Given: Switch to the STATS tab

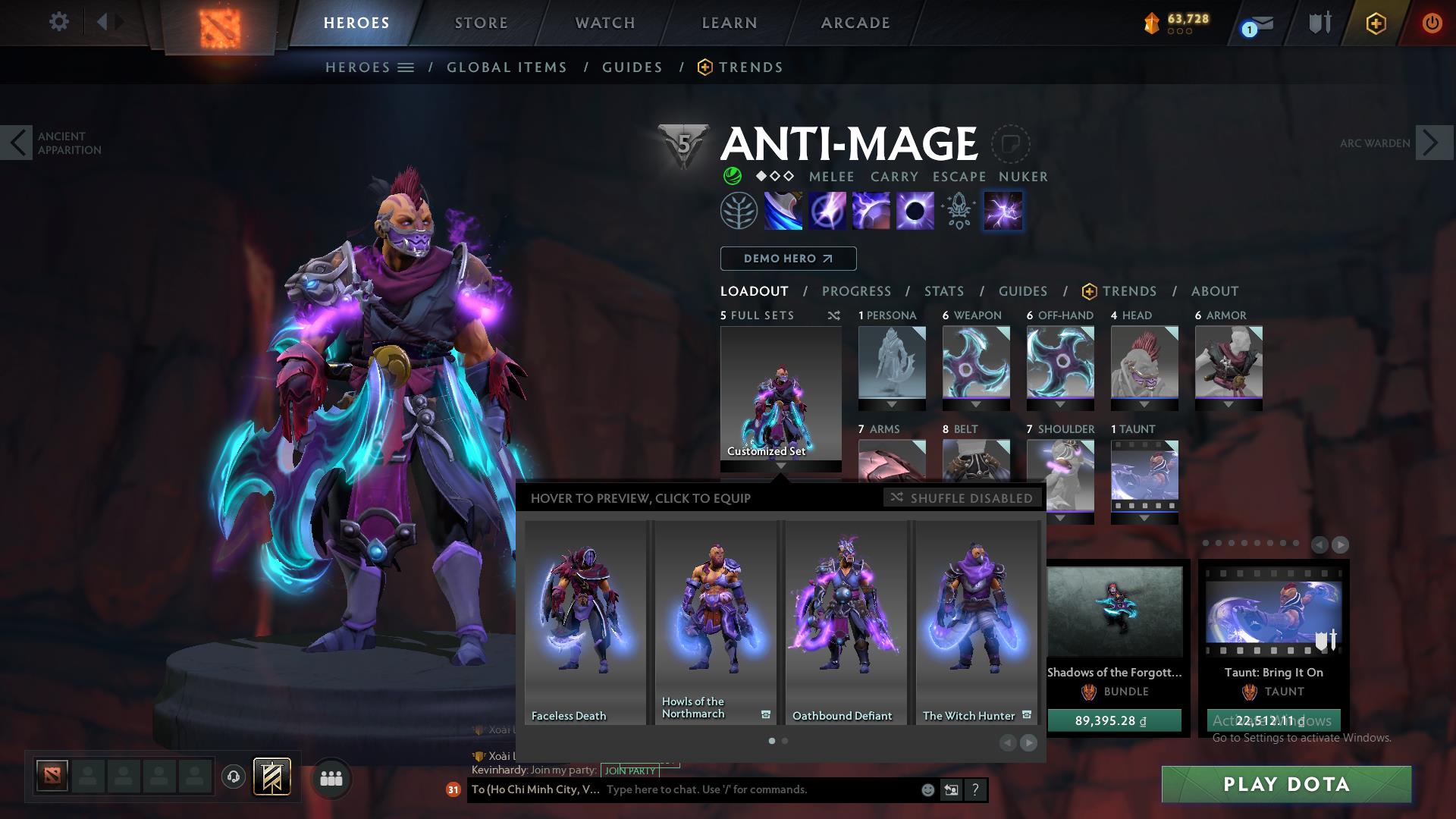Looking at the screenshot, I should [943, 290].
